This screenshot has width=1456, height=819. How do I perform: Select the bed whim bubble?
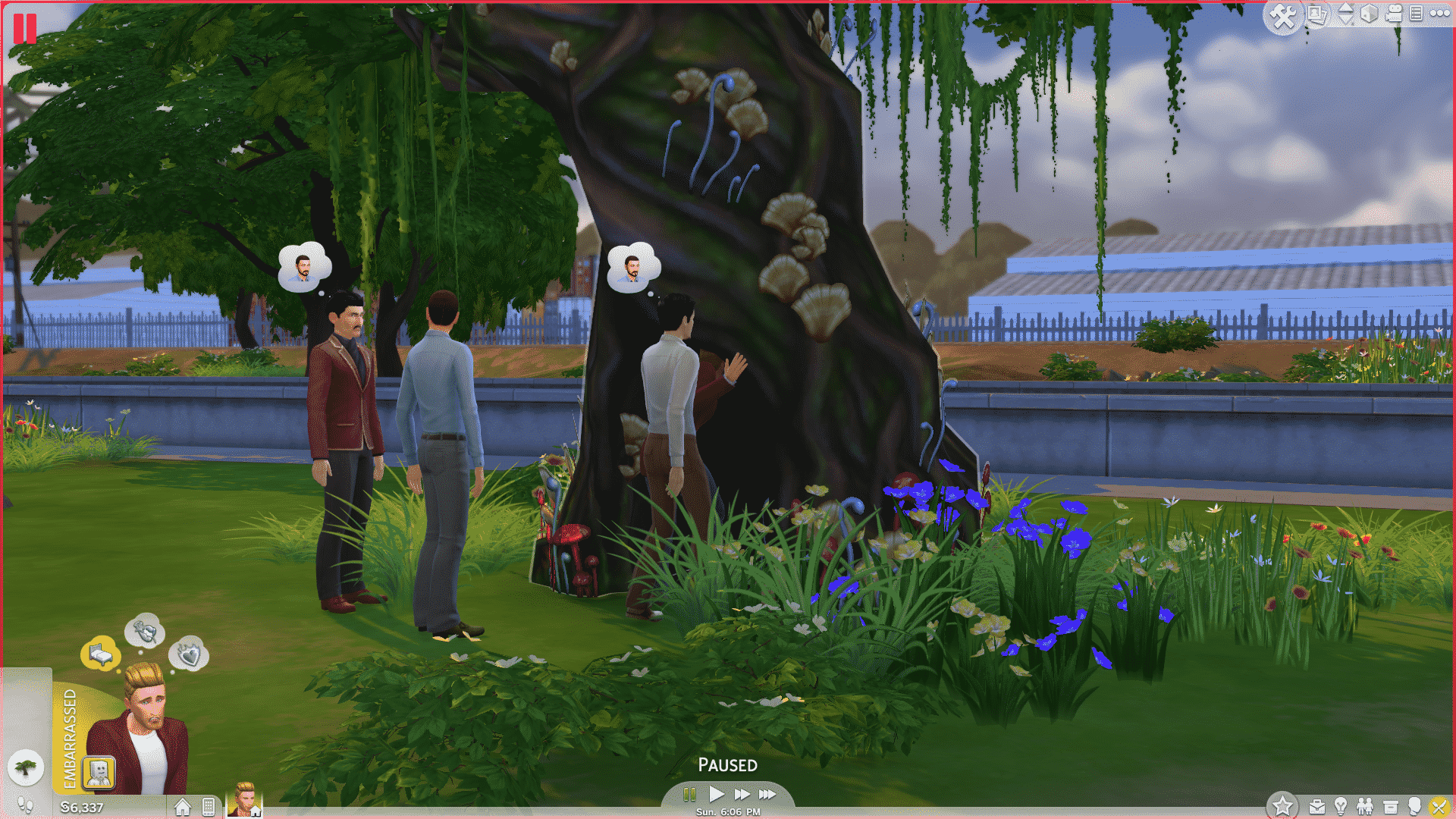click(100, 653)
